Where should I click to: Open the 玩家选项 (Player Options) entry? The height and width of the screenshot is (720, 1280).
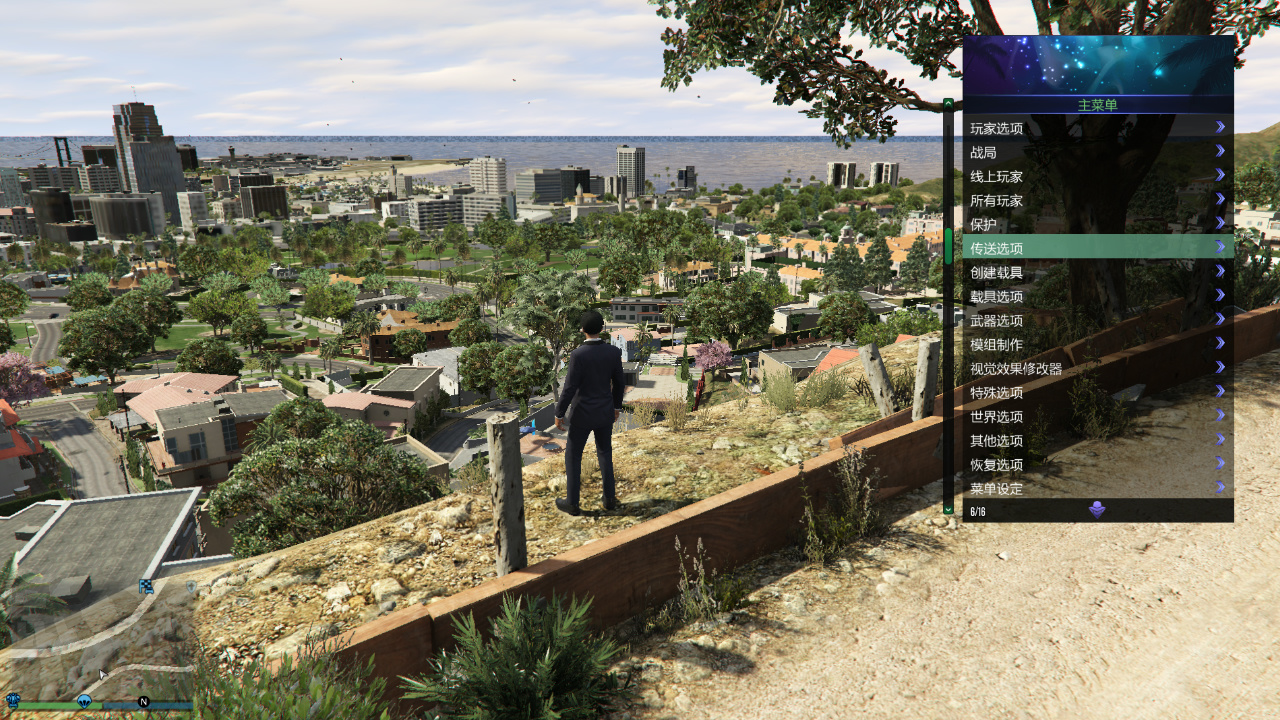pyautogui.click(x=1097, y=128)
